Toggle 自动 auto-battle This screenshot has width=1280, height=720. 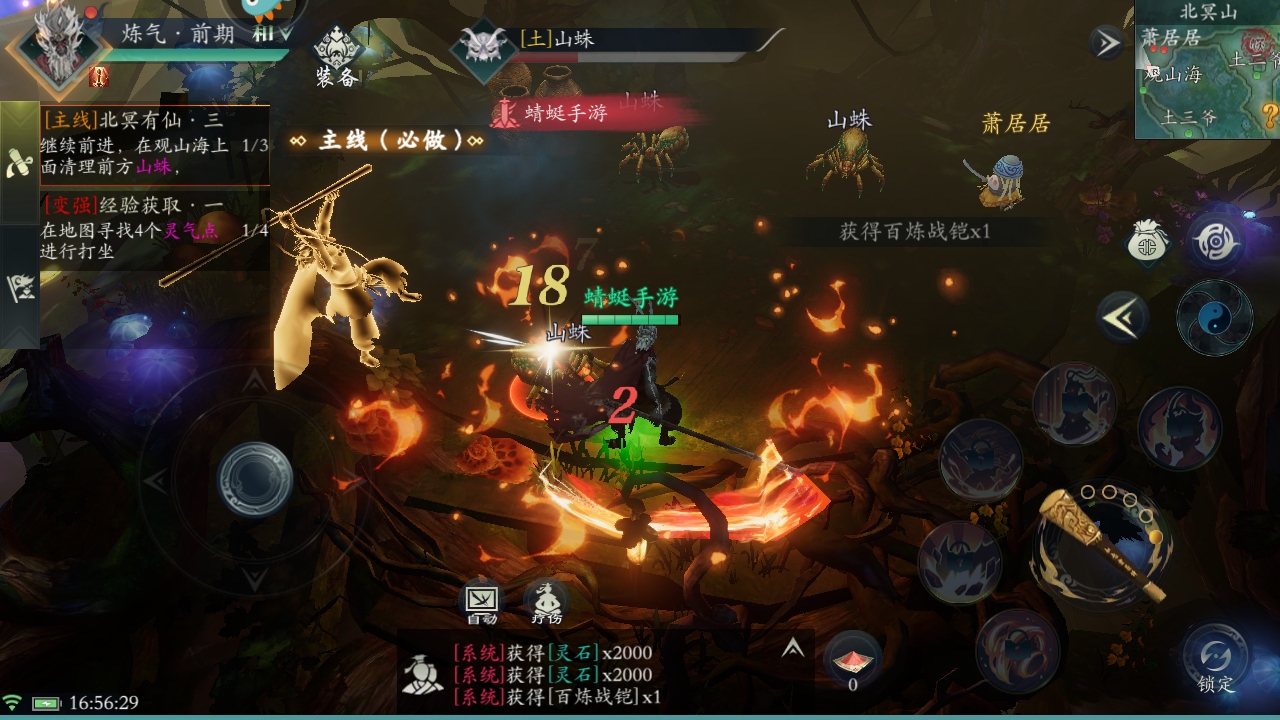[481, 603]
